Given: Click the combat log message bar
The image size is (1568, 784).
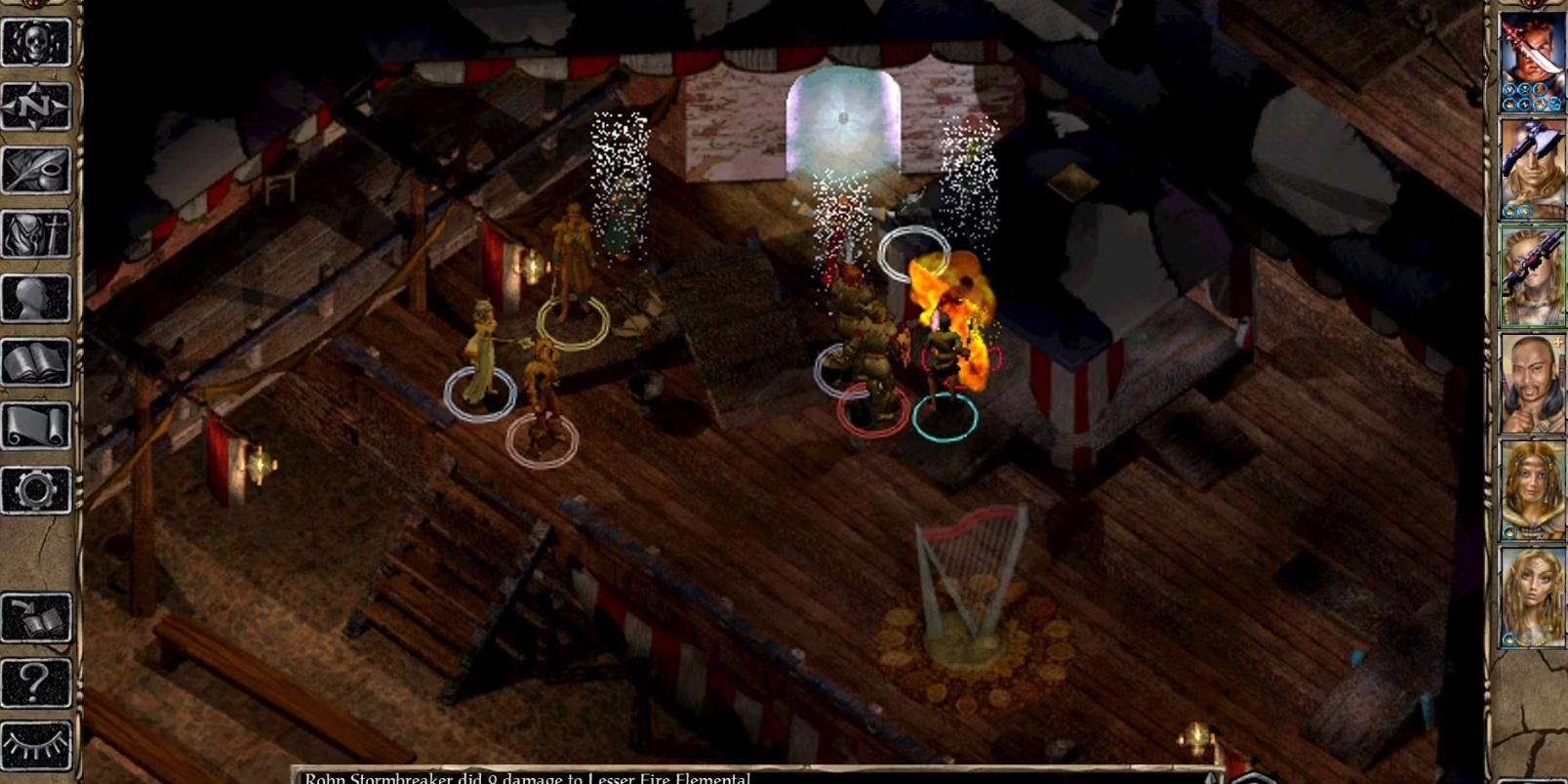Looking at the screenshot, I should (x=751, y=776).
